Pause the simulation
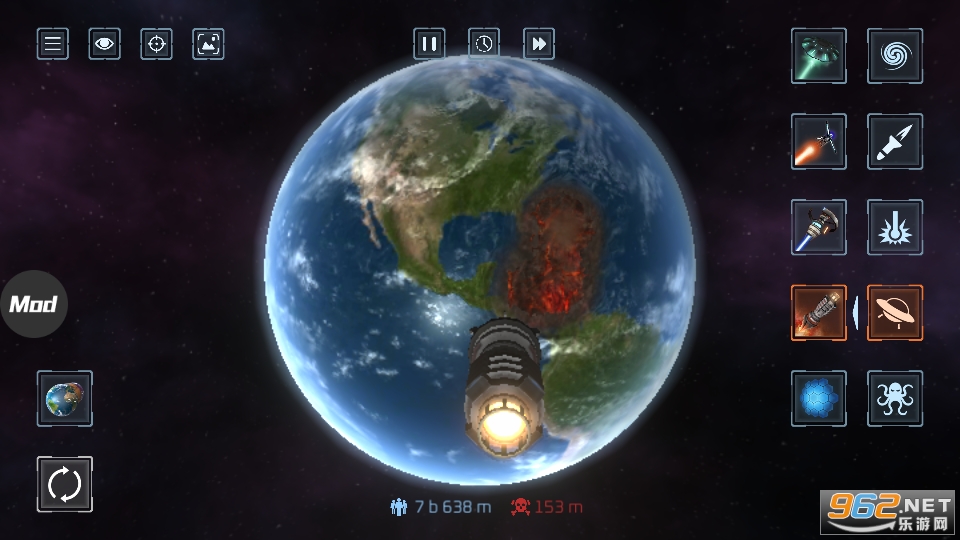960x540 pixels. [430, 44]
